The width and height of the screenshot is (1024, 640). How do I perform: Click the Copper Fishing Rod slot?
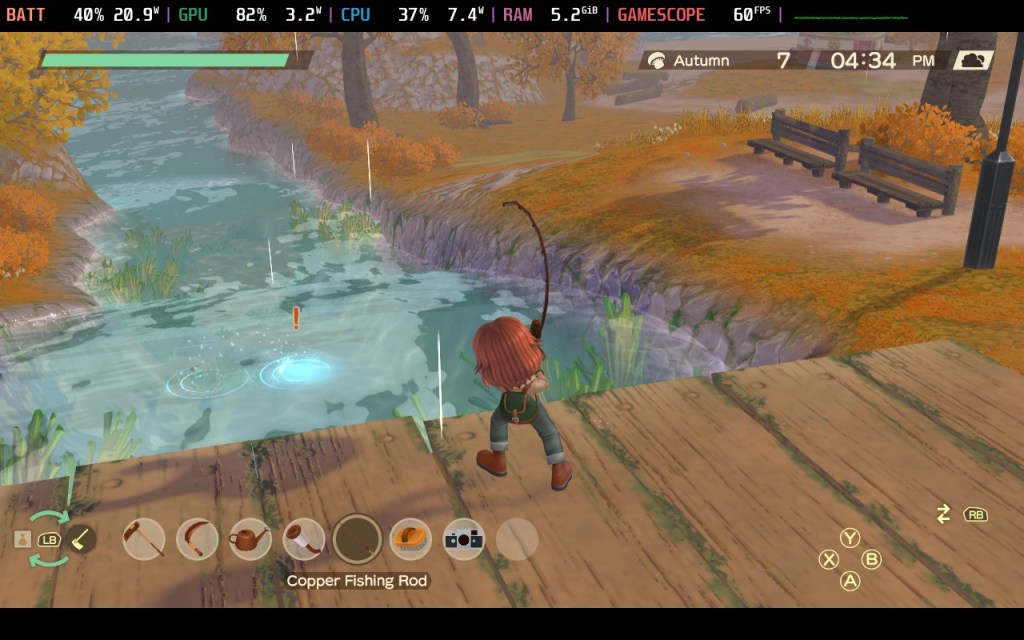357,539
